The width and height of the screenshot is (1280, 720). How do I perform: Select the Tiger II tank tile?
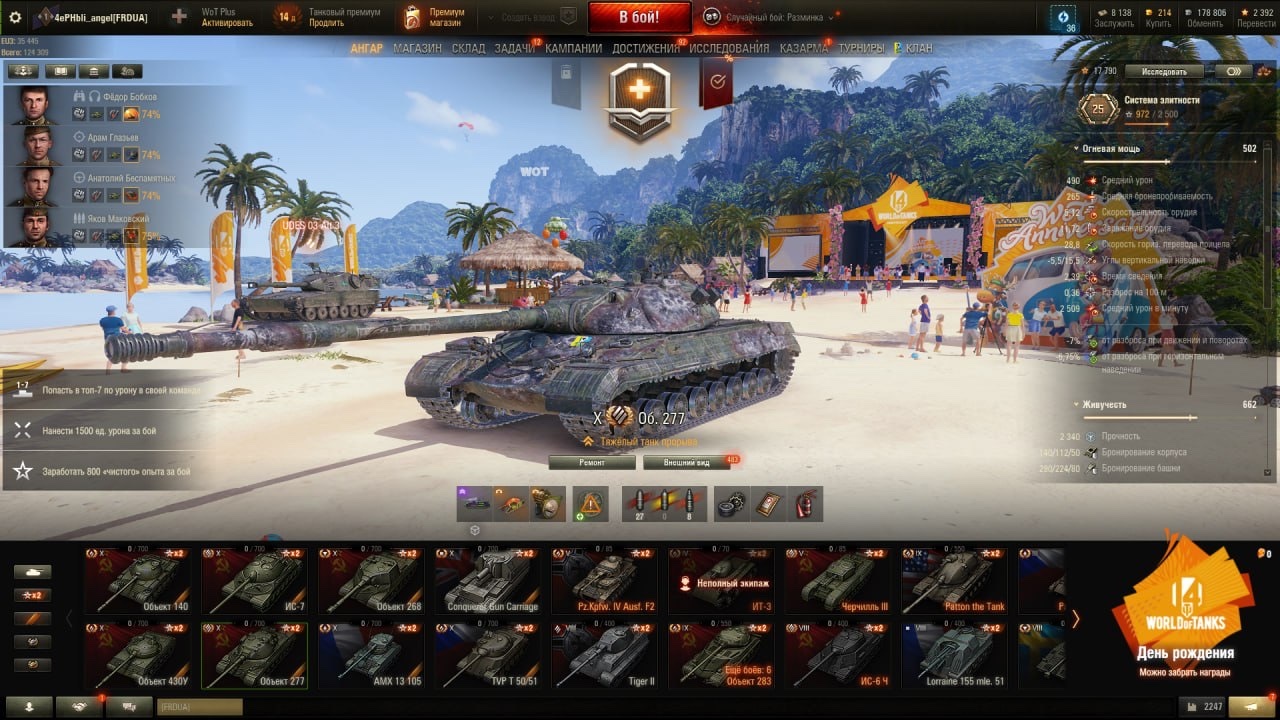pyautogui.click(x=604, y=655)
